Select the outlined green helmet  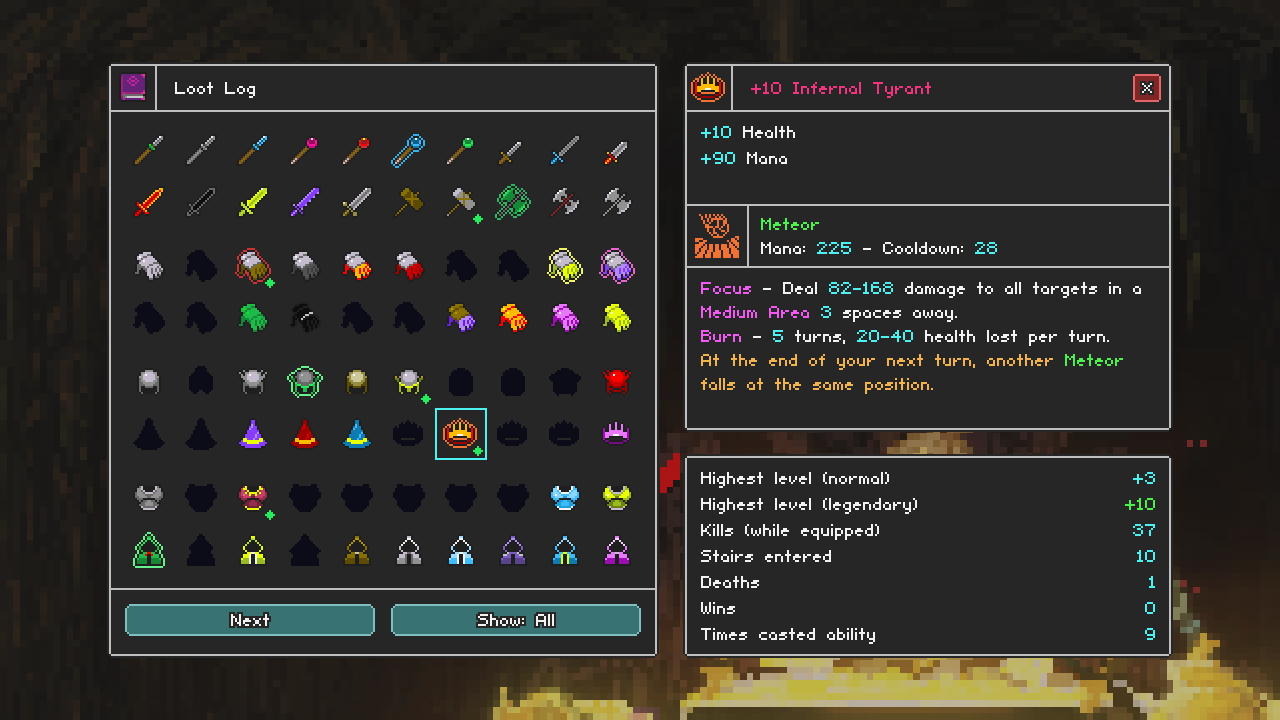point(305,381)
